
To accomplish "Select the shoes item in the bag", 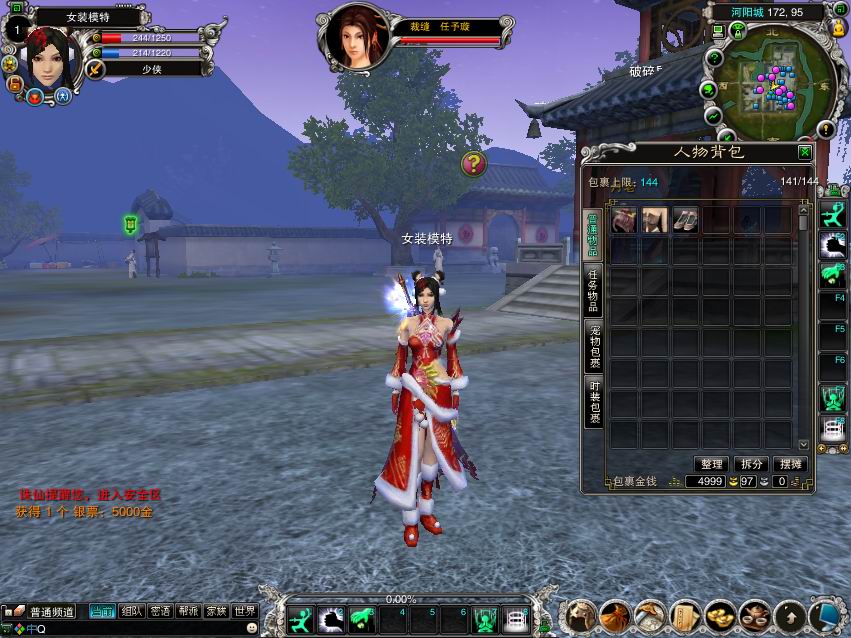I will click(685, 221).
